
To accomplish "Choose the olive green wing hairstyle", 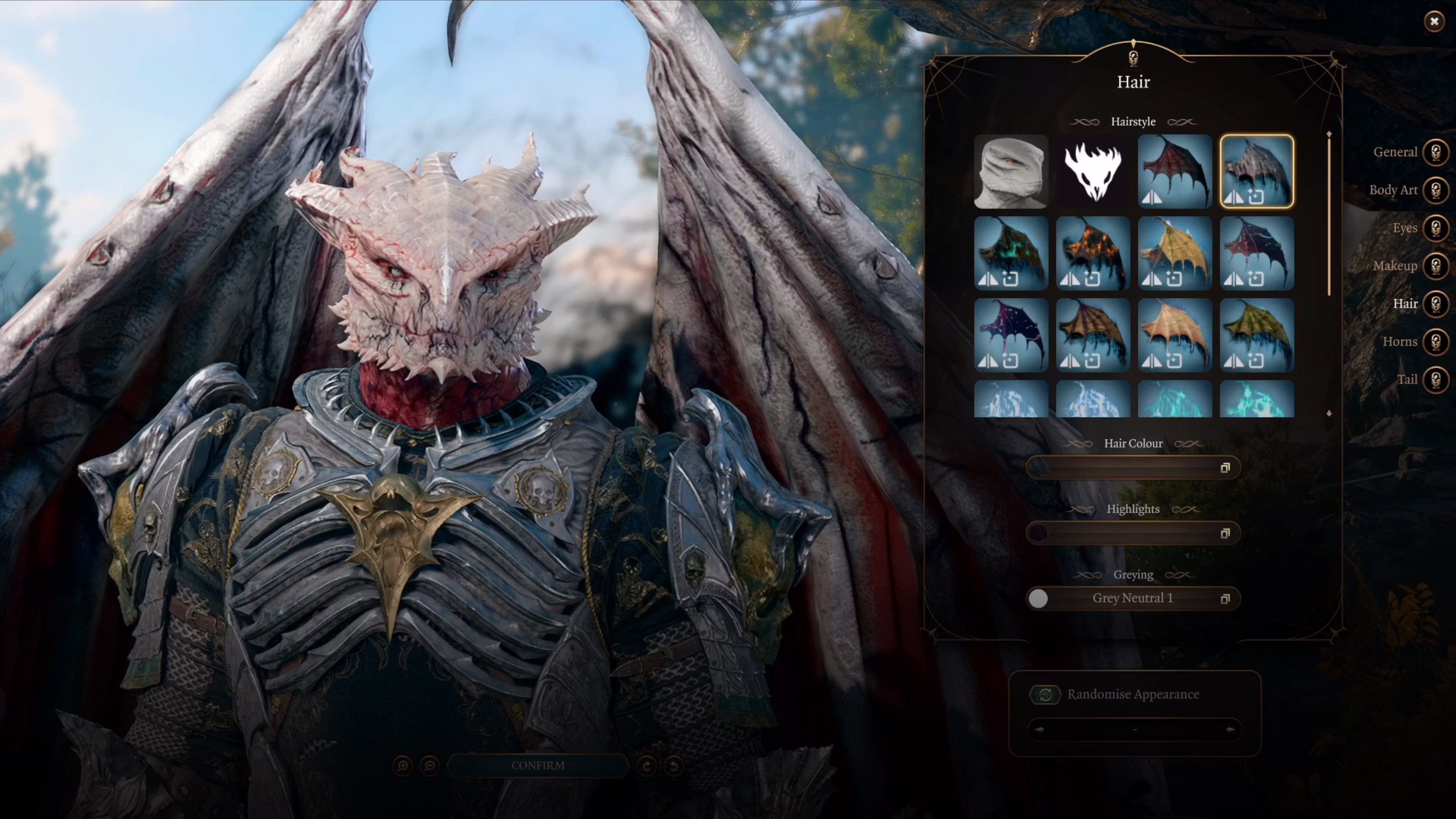I will click(1257, 335).
